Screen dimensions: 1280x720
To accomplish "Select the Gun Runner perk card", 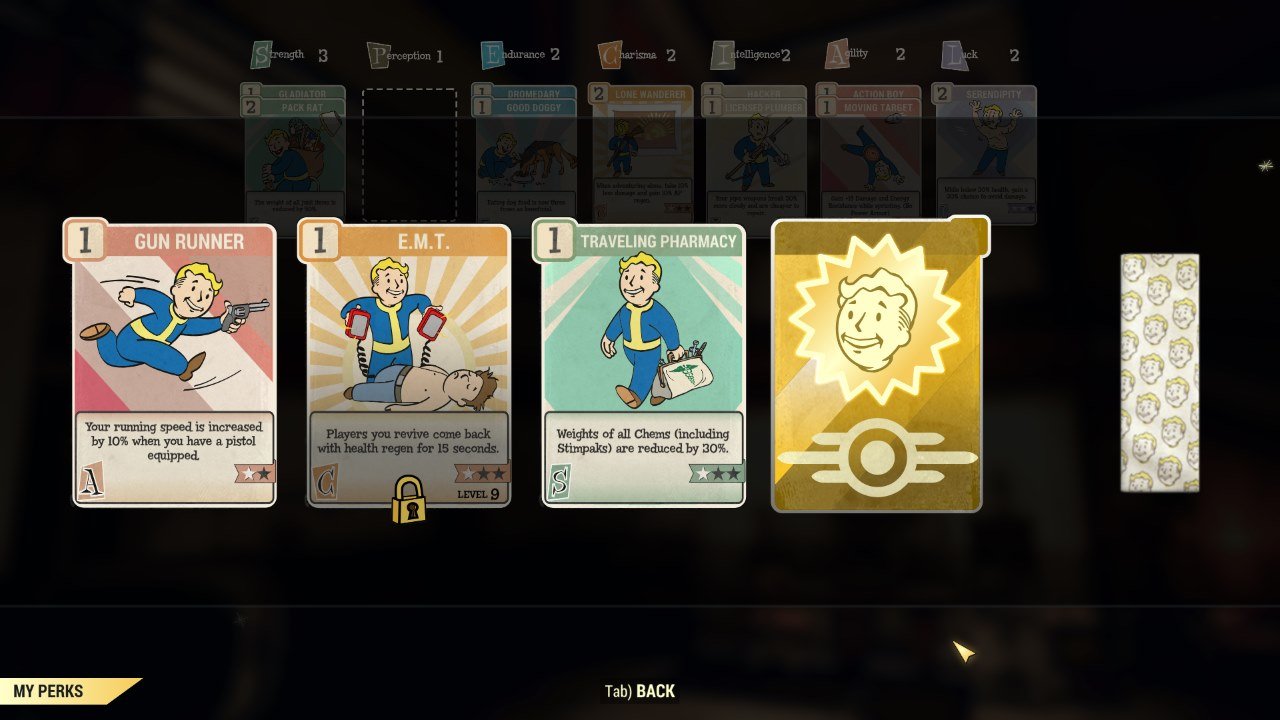I will (174, 365).
